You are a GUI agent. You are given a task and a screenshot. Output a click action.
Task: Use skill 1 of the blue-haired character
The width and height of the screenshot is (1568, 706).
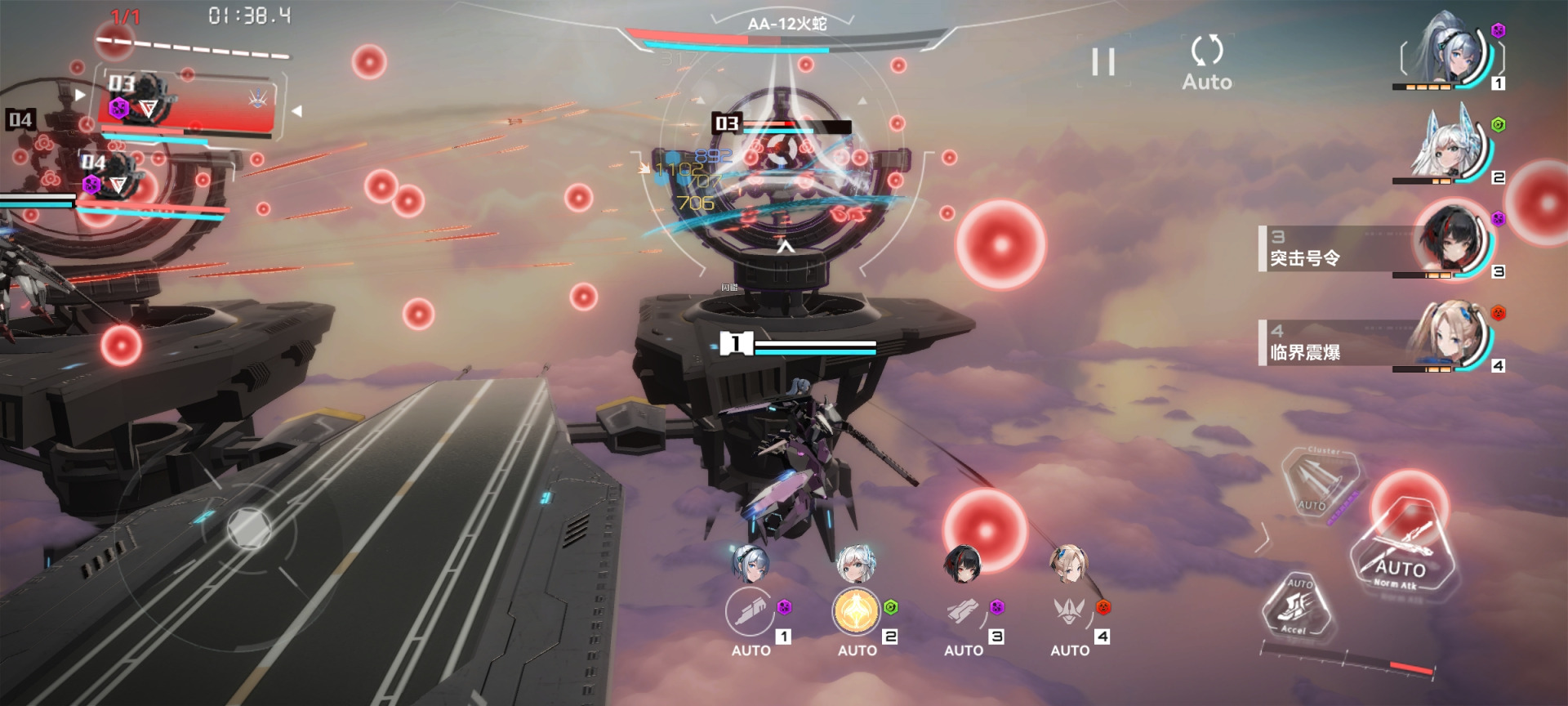click(751, 611)
